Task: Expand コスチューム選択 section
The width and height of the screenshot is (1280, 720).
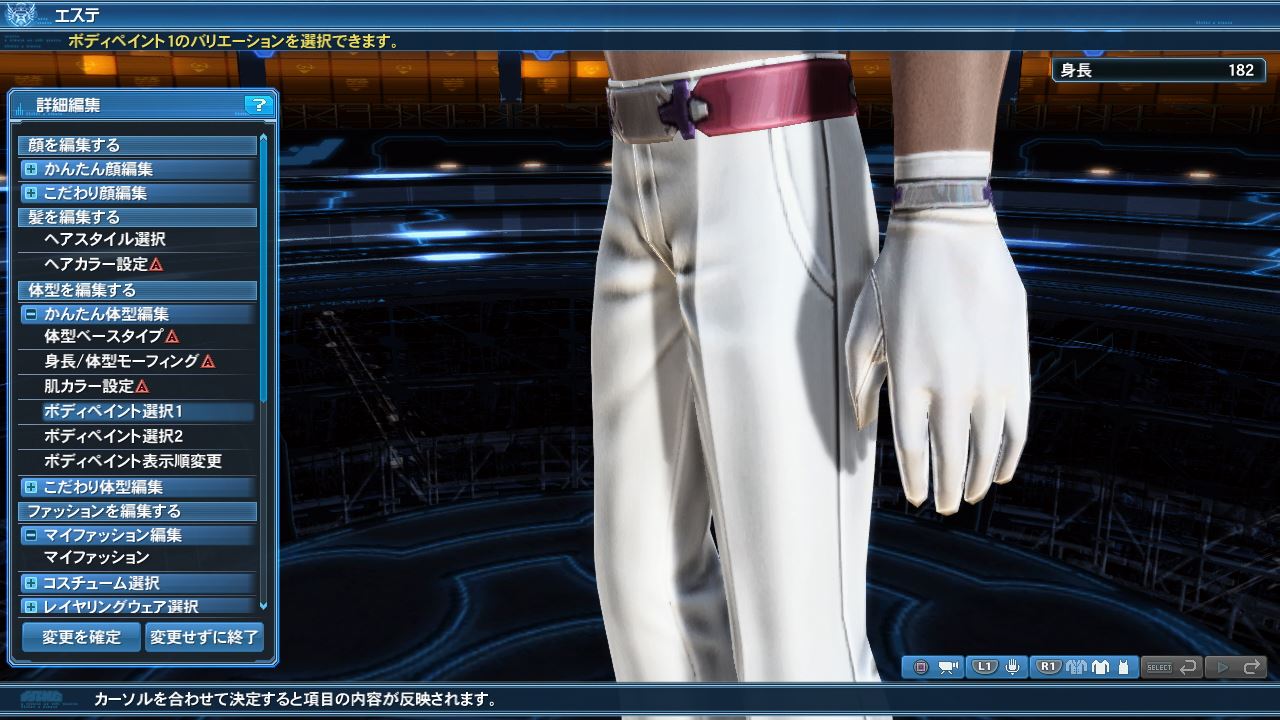Action: point(31,583)
